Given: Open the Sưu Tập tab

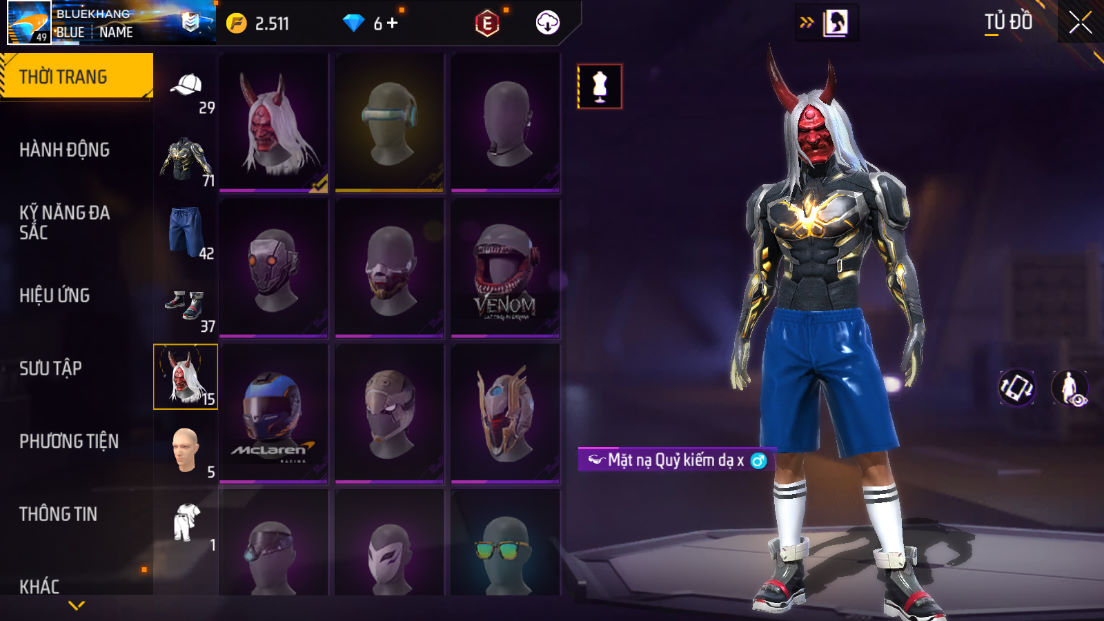Looking at the screenshot, I should pyautogui.click(x=51, y=368).
